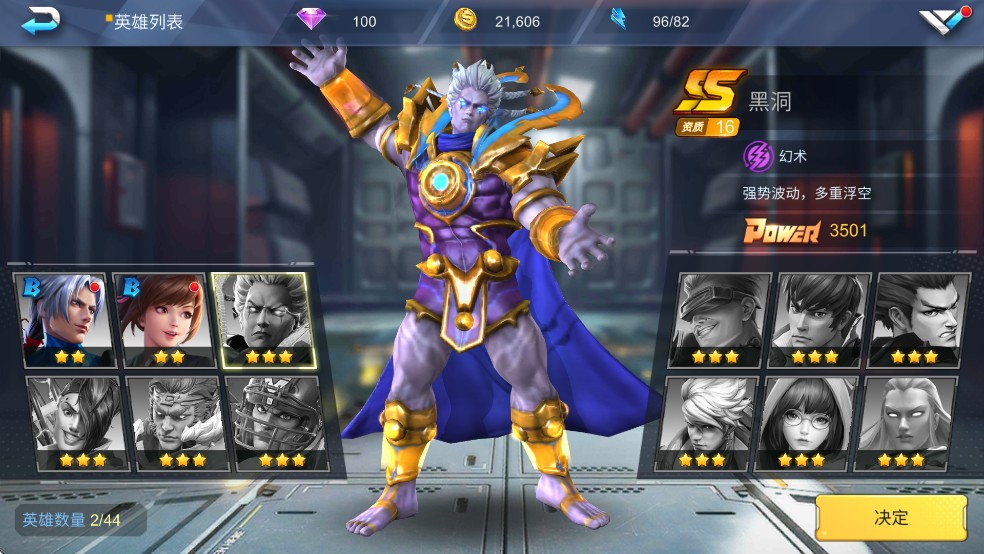This screenshot has width=984, height=554.
Task: Tap the purple 幻术 skill type icon
Action: click(758, 156)
